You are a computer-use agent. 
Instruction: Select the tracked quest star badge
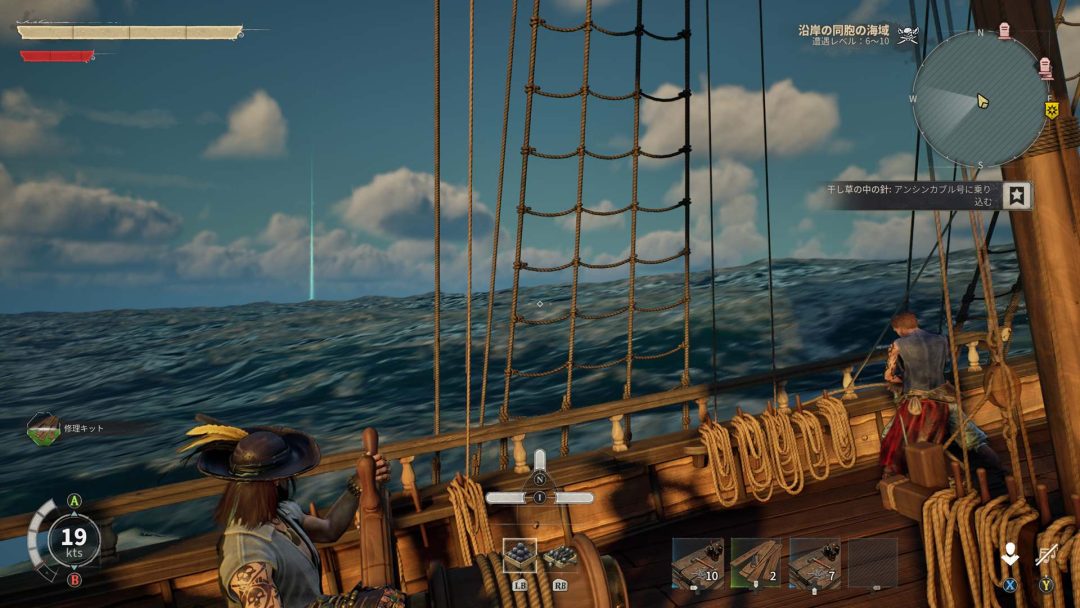1018,195
